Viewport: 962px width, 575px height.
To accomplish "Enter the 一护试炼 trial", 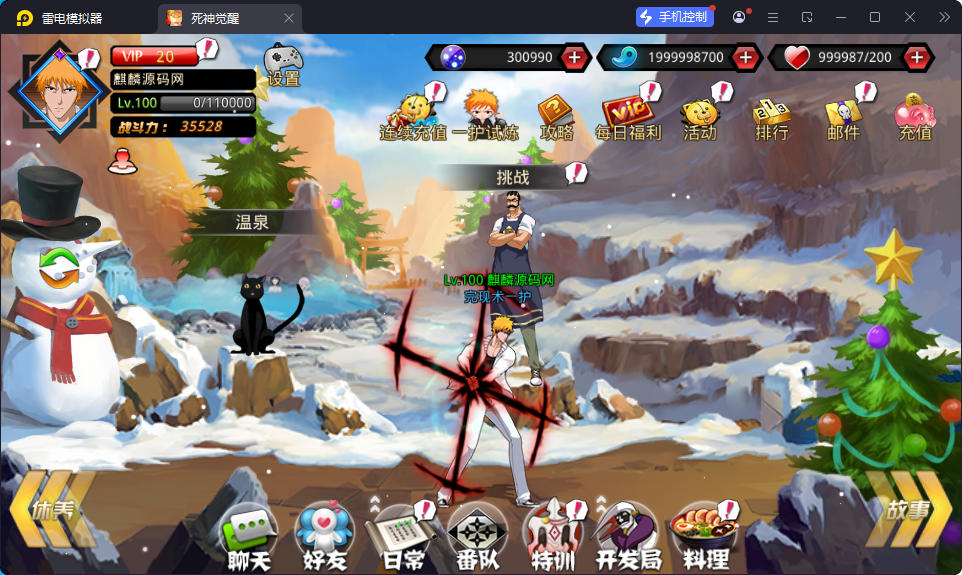I will 485,116.
